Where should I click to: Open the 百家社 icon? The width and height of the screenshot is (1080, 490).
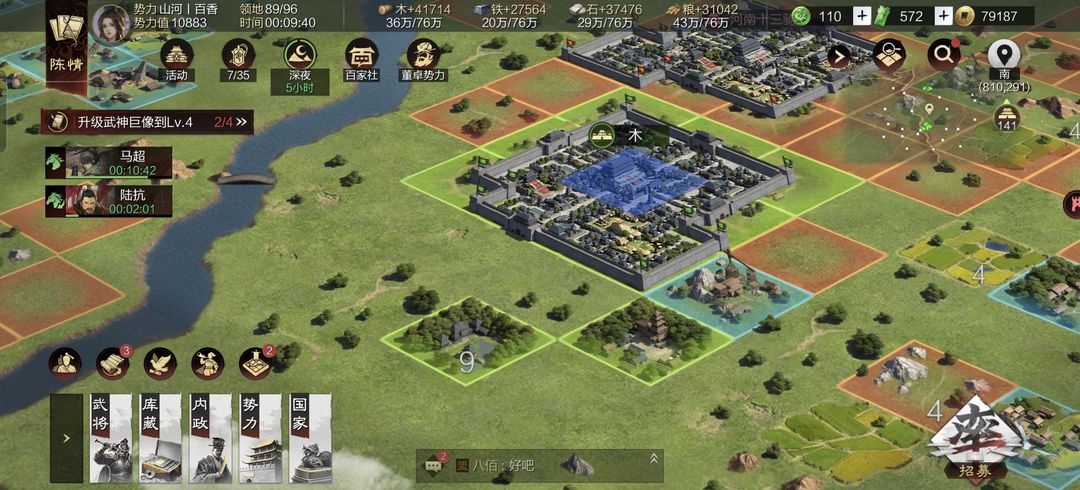coord(361,58)
